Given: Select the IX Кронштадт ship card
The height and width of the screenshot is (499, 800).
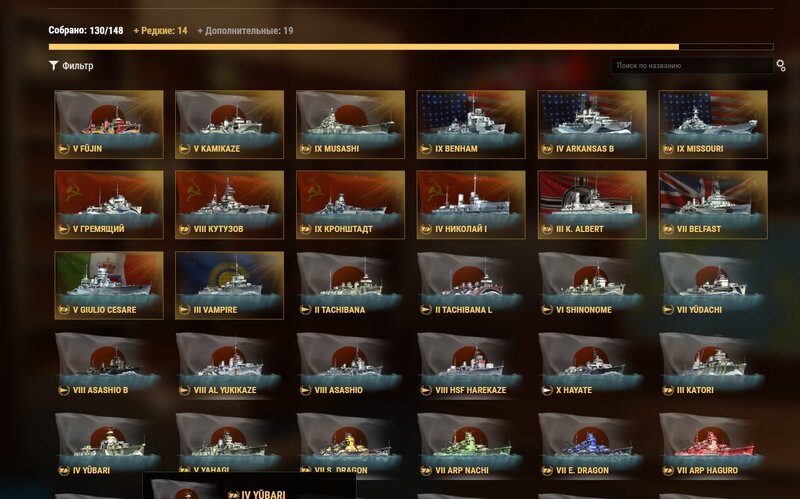Looking at the screenshot, I should coord(350,204).
